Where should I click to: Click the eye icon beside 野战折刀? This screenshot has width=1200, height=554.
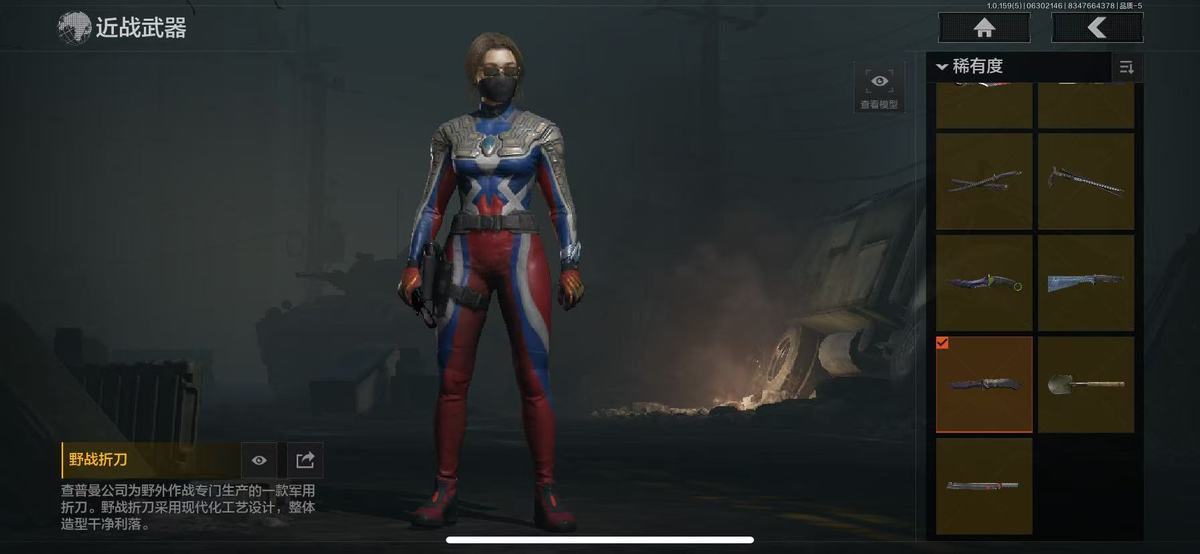click(259, 460)
